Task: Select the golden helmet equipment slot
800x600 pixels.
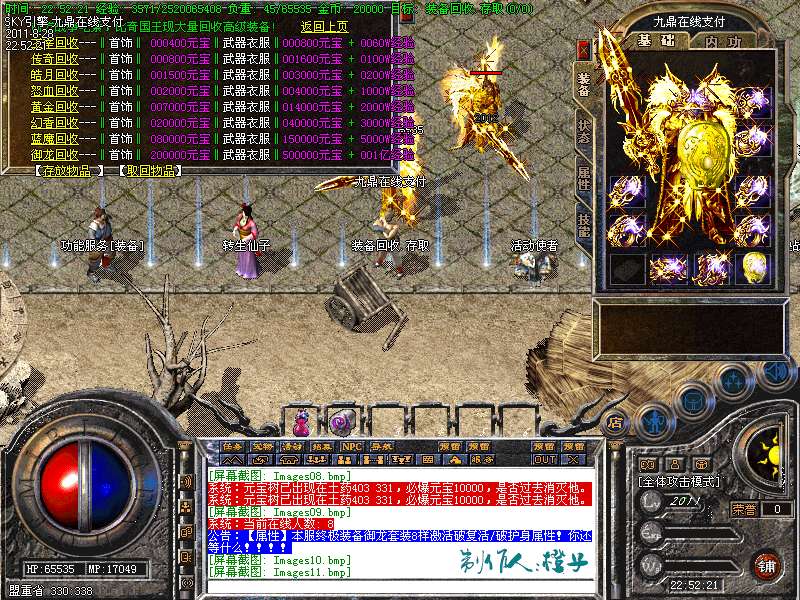Action: (x=755, y=267)
